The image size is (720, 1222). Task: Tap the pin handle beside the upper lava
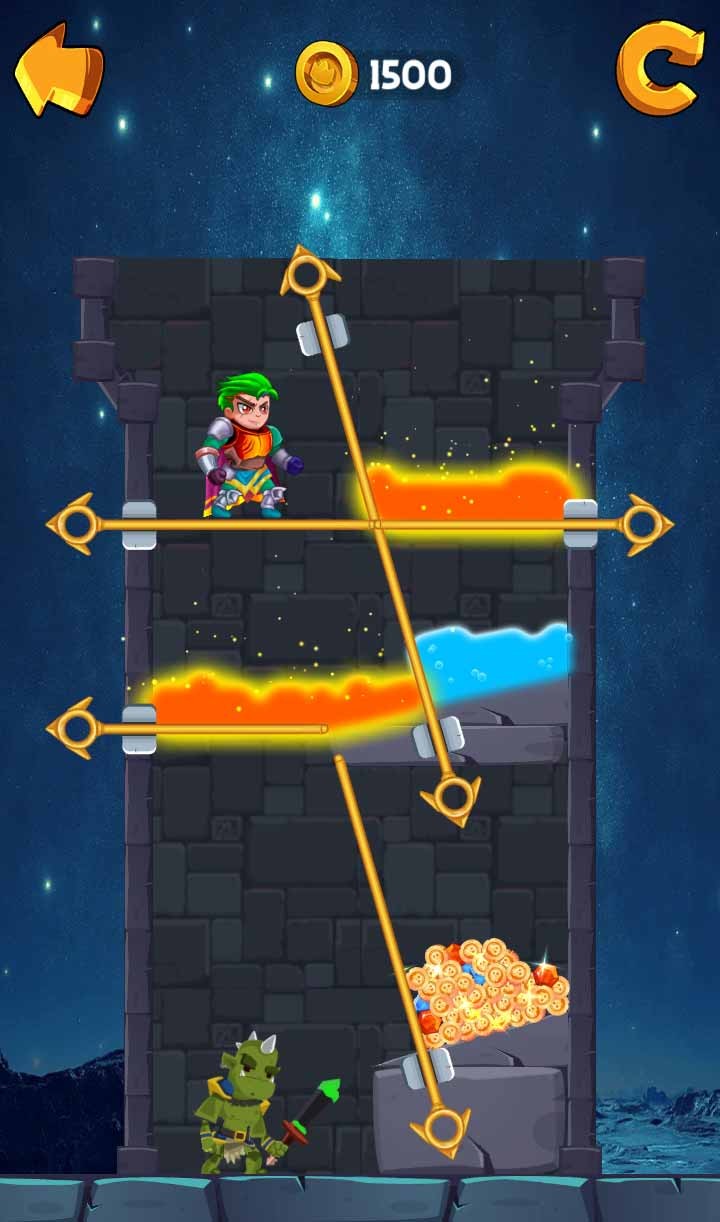point(646,524)
